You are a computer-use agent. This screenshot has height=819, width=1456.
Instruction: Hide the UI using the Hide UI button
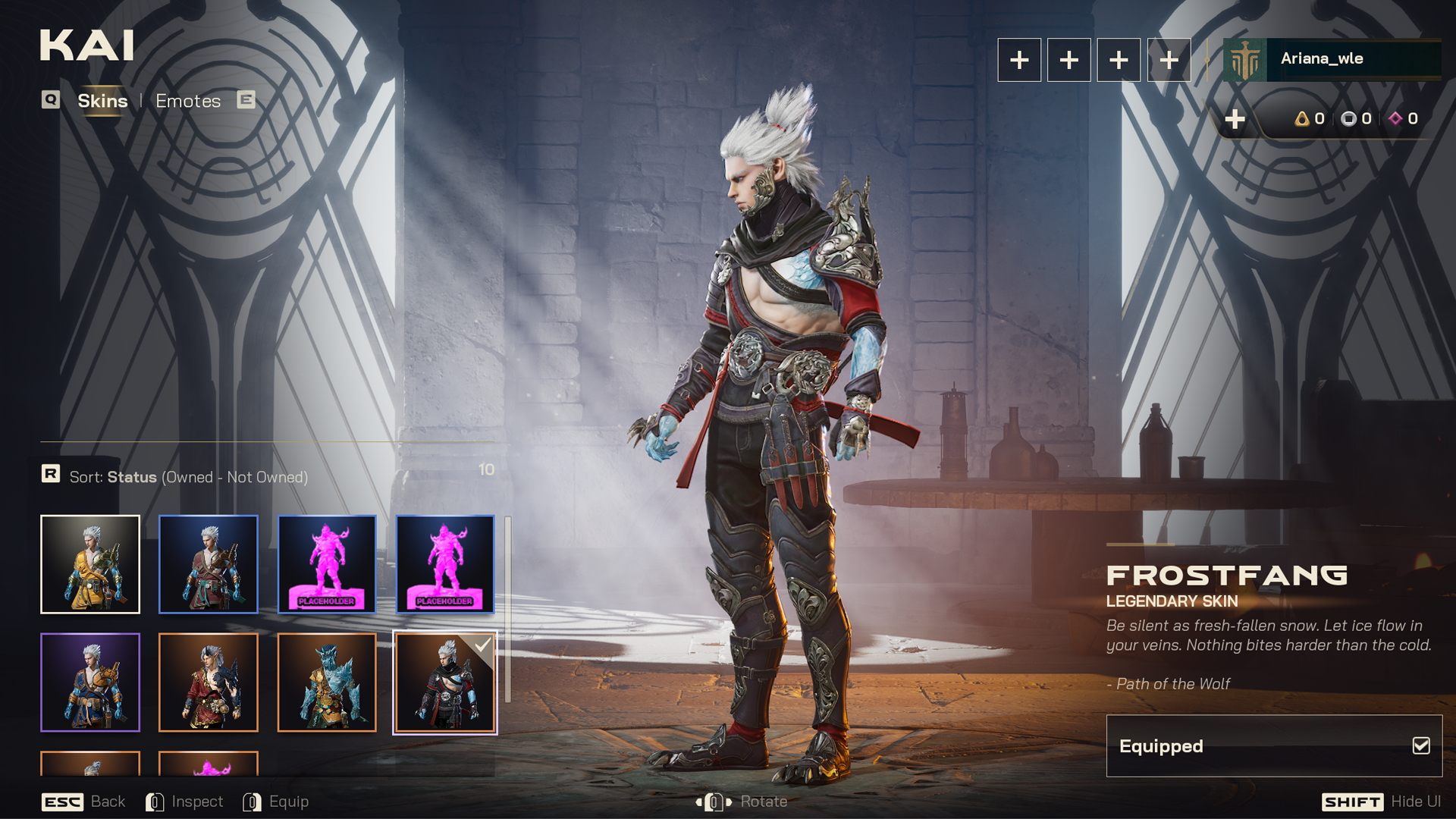coord(1381,802)
